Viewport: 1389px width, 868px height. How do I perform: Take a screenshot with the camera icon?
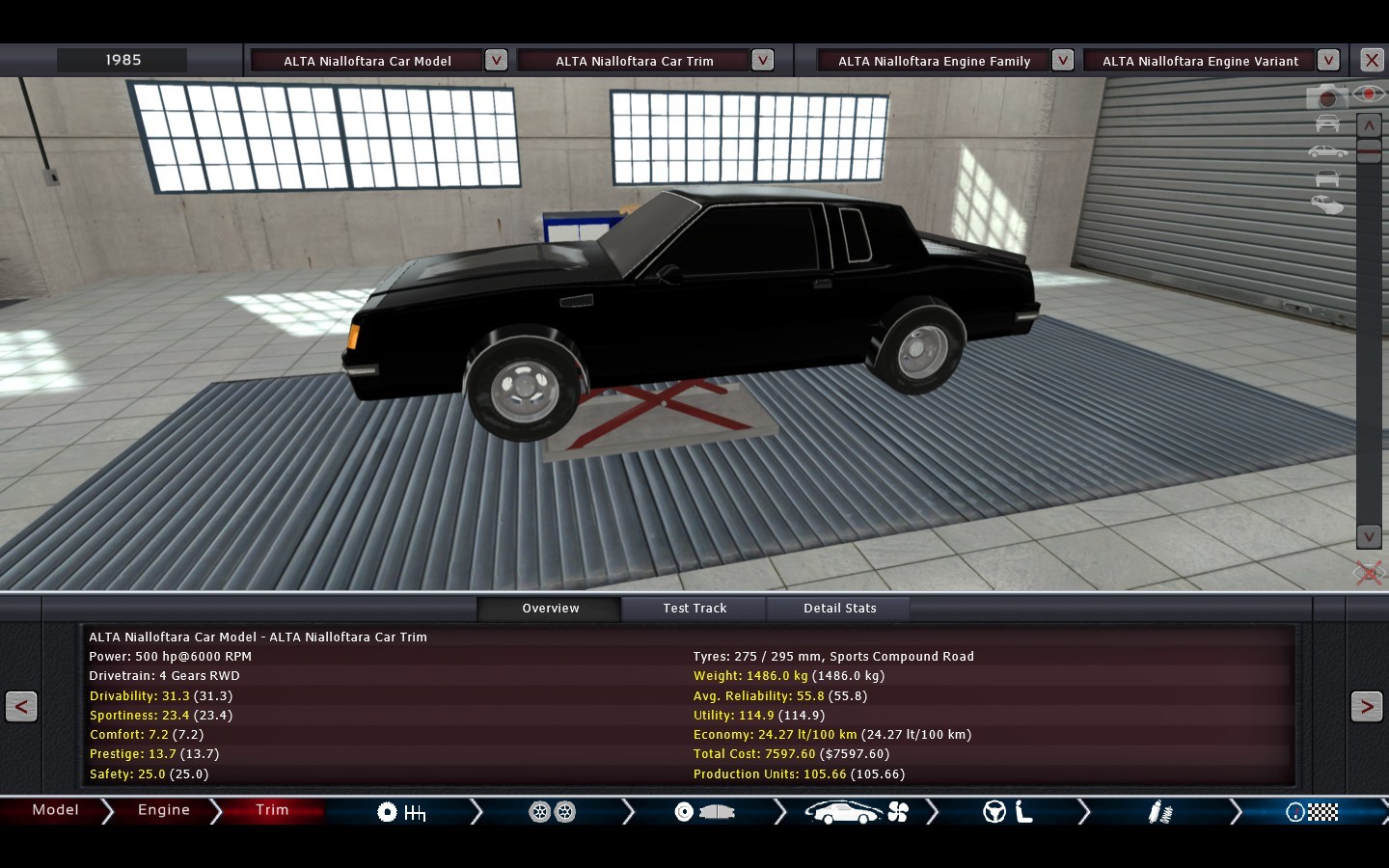click(x=1326, y=96)
